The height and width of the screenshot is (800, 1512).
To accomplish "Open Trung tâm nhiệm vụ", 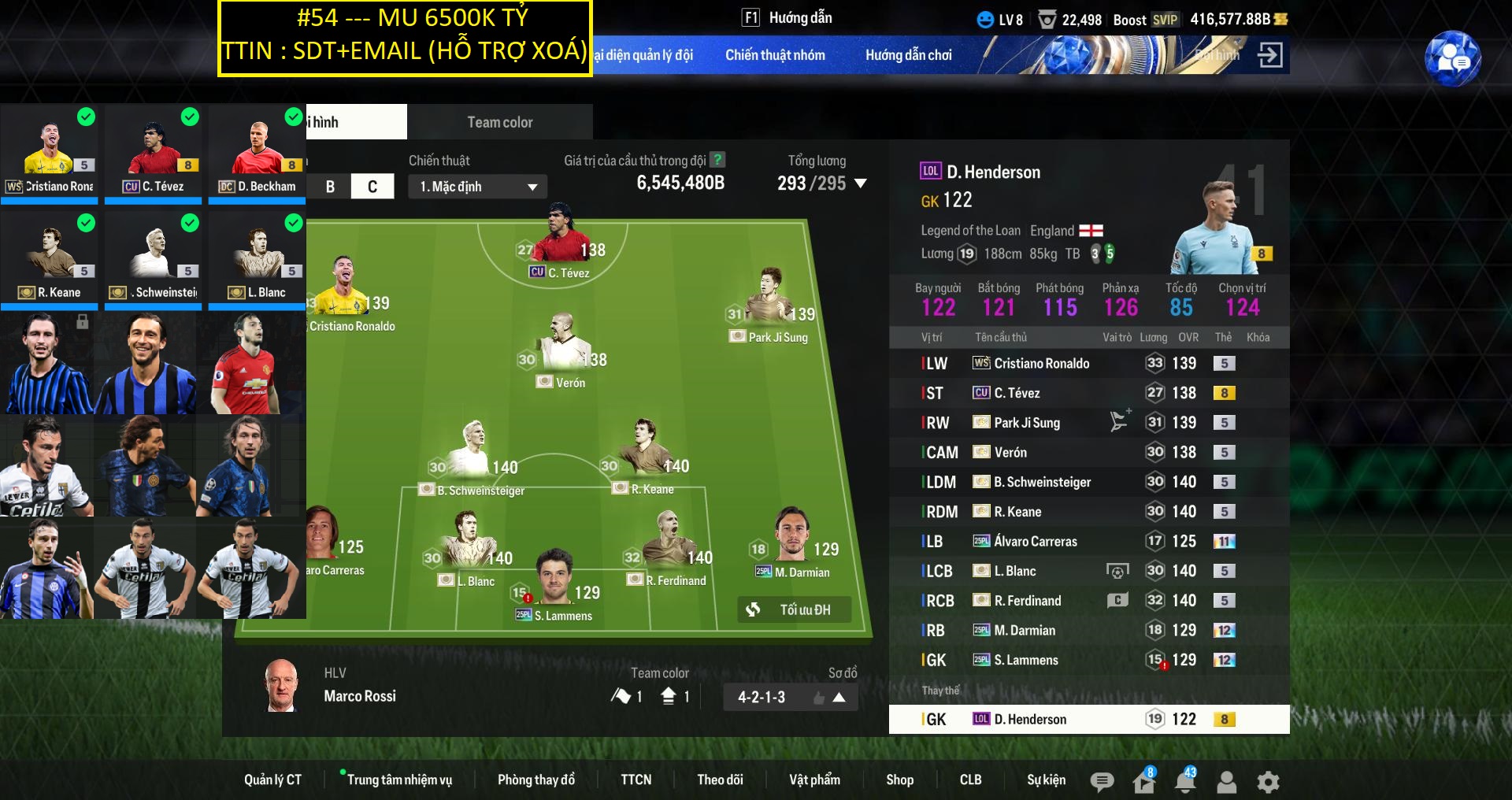I will point(399,780).
